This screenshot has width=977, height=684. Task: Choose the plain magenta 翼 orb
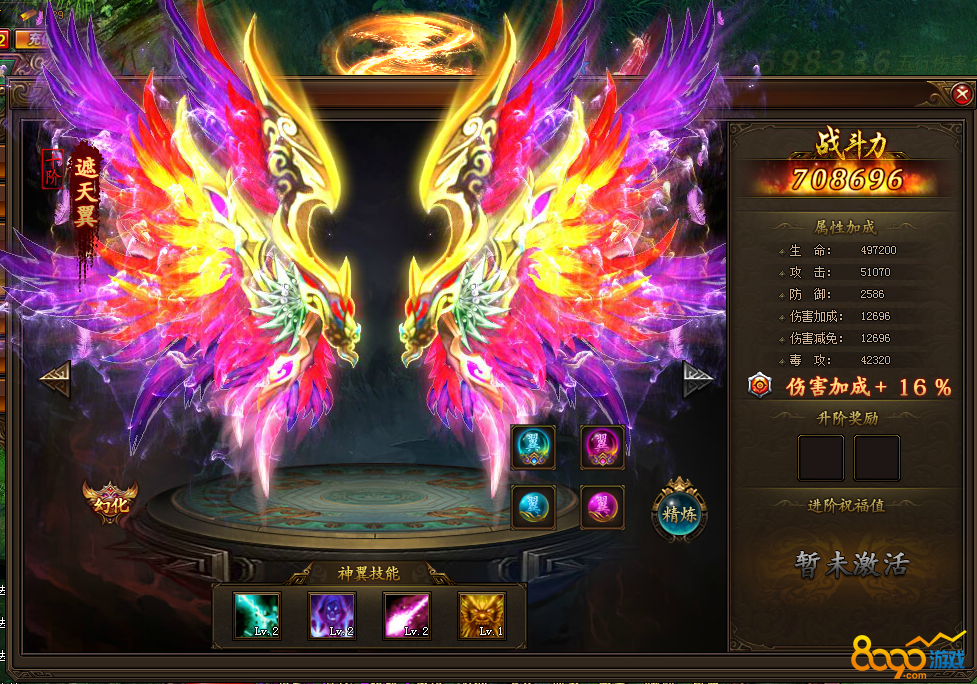click(x=603, y=507)
